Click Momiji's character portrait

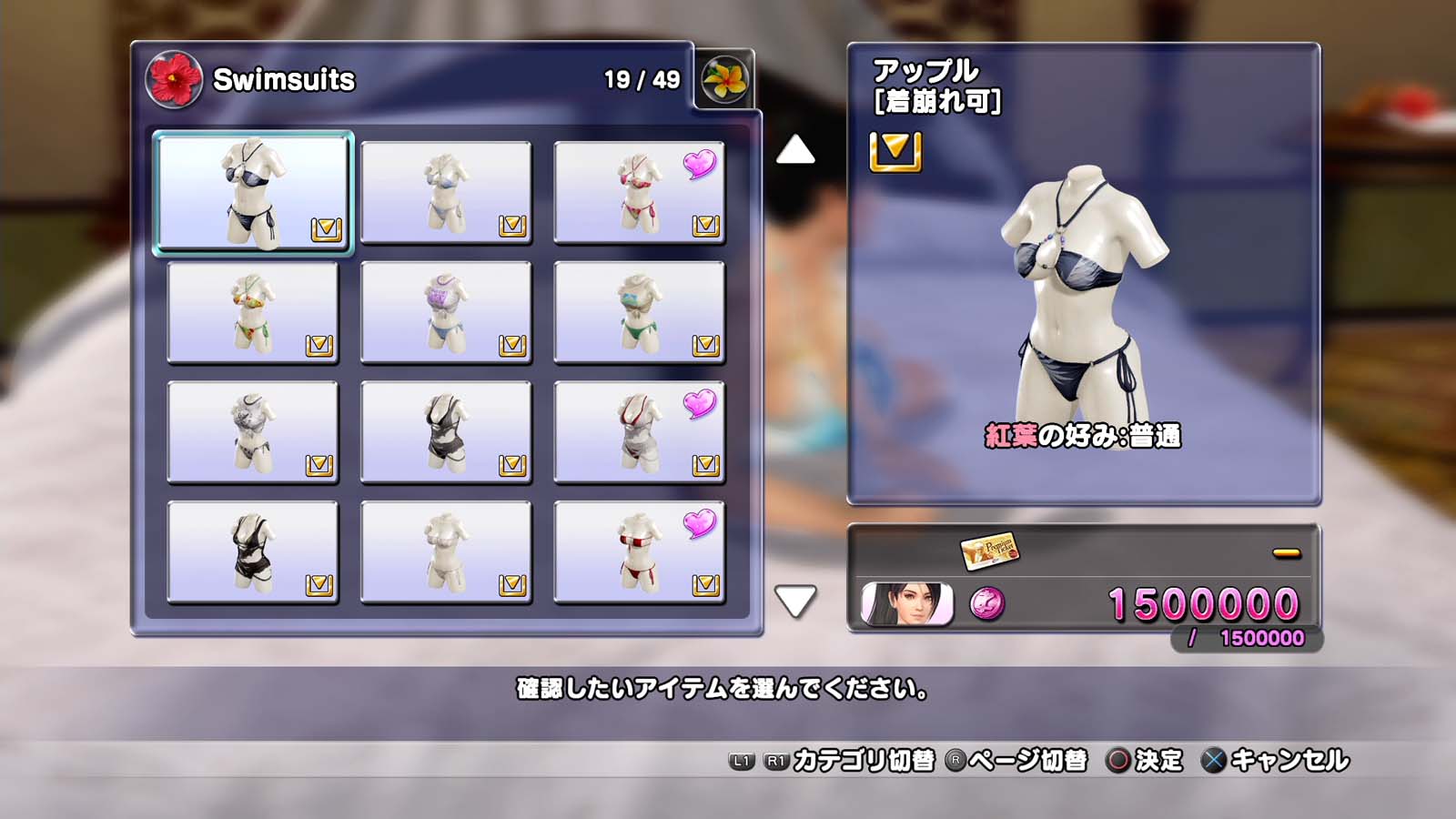906,604
